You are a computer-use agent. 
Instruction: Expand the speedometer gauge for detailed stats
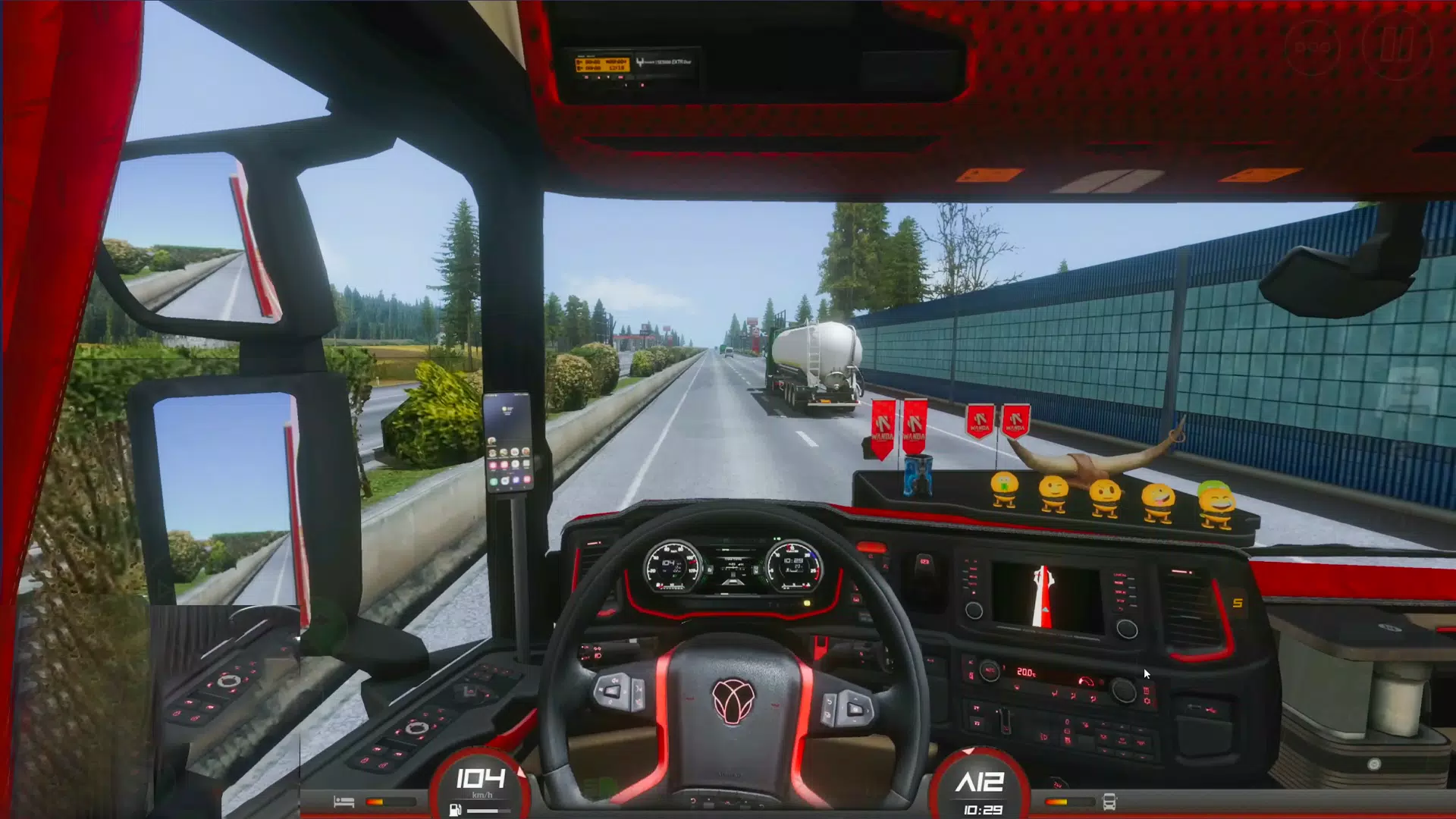click(x=480, y=777)
